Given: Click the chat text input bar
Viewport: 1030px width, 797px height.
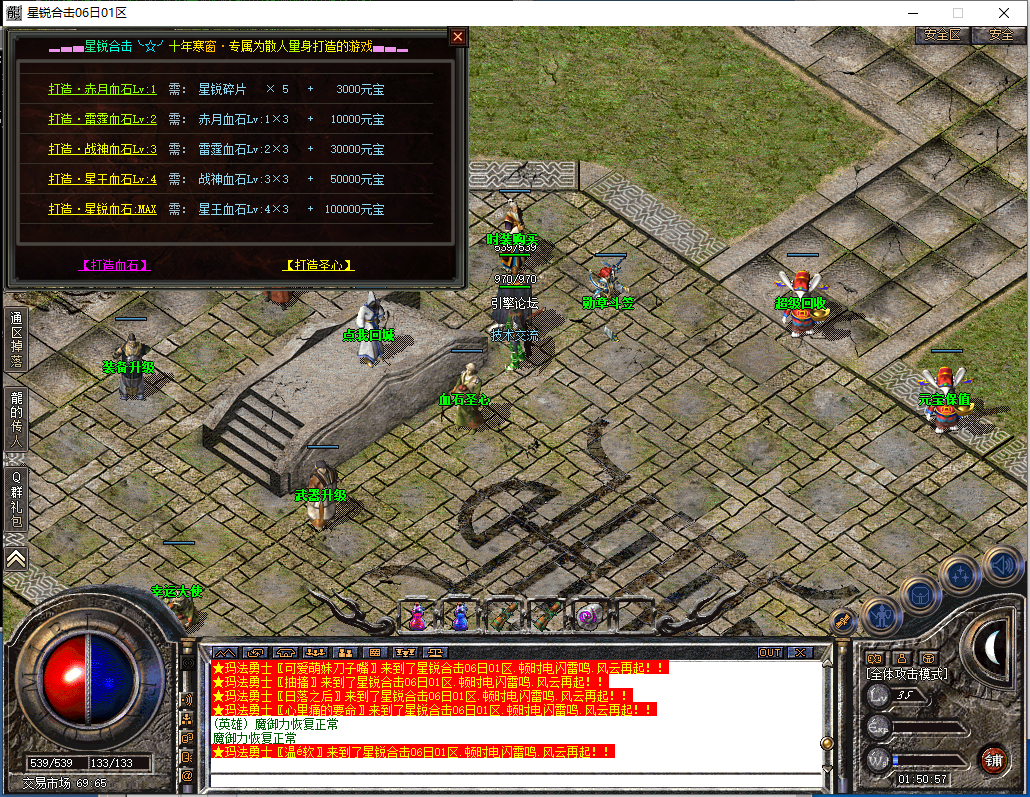Looking at the screenshot, I should (515, 780).
